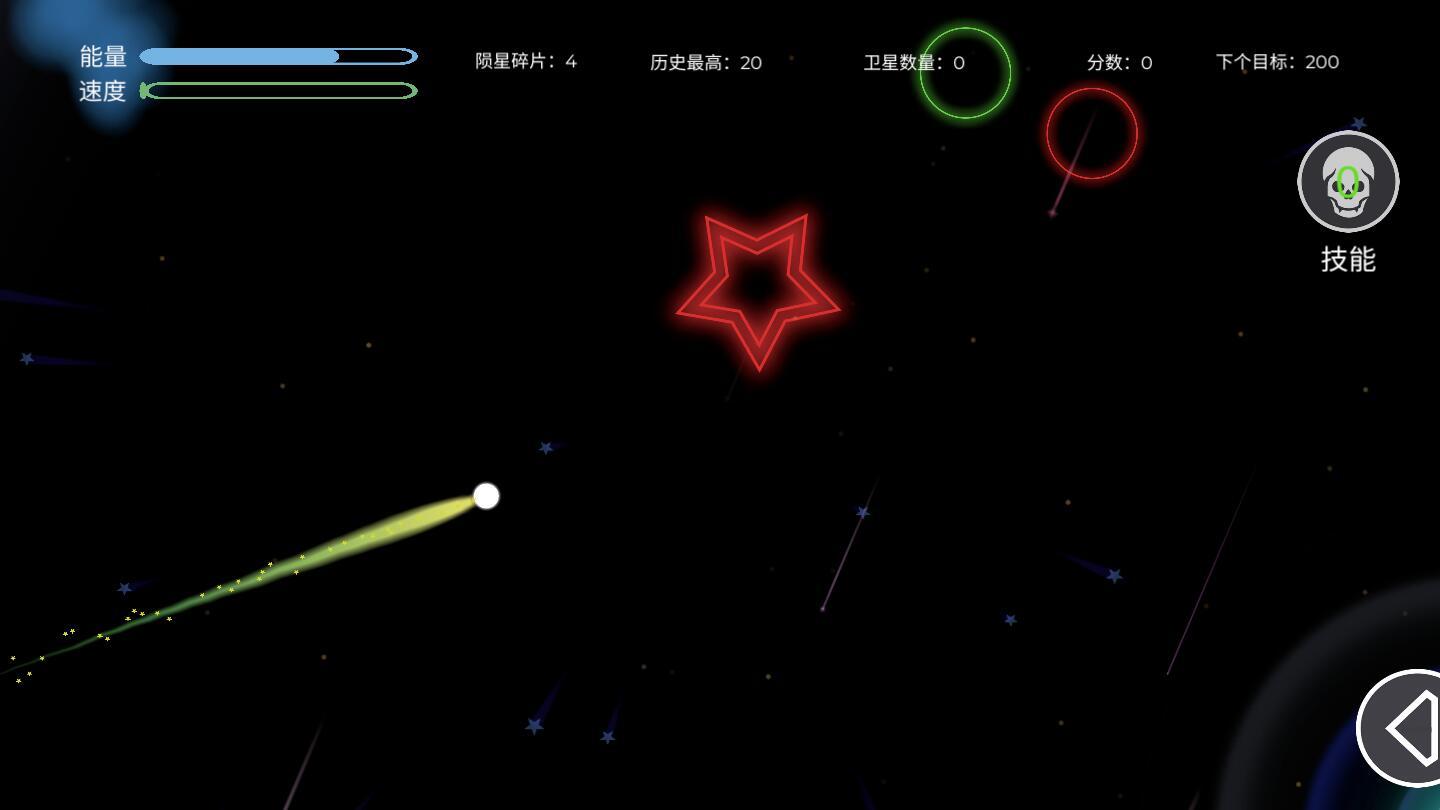Click the 能量 energy bar

(280, 56)
